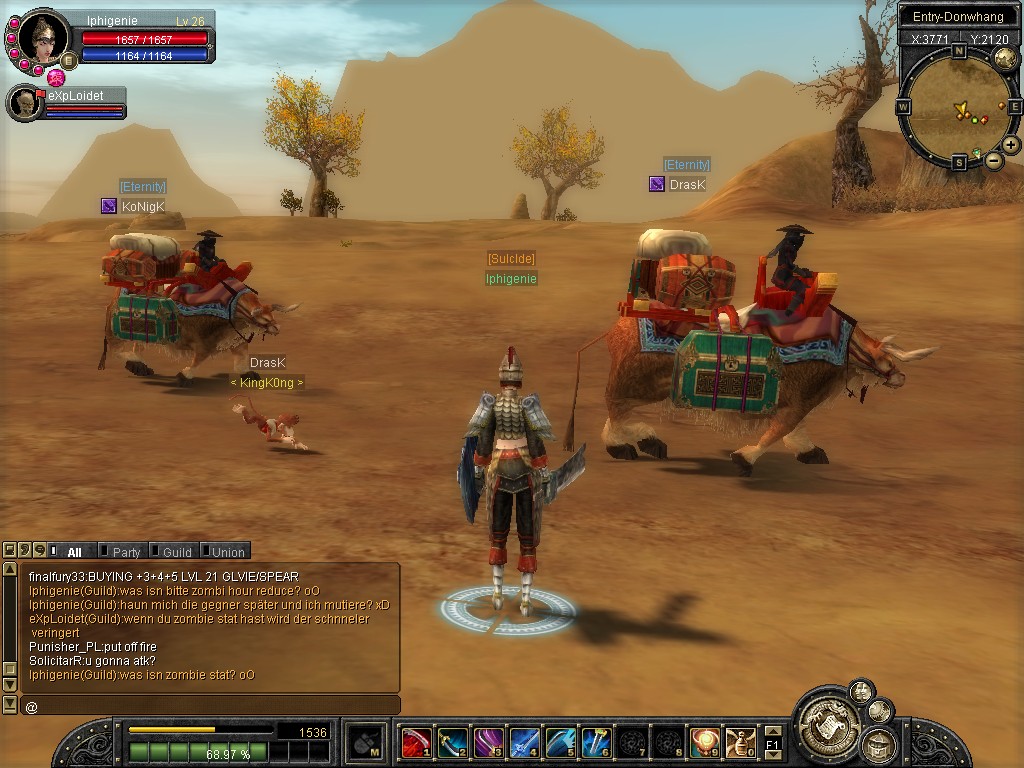Open the helmet icon round button

tap(879, 744)
